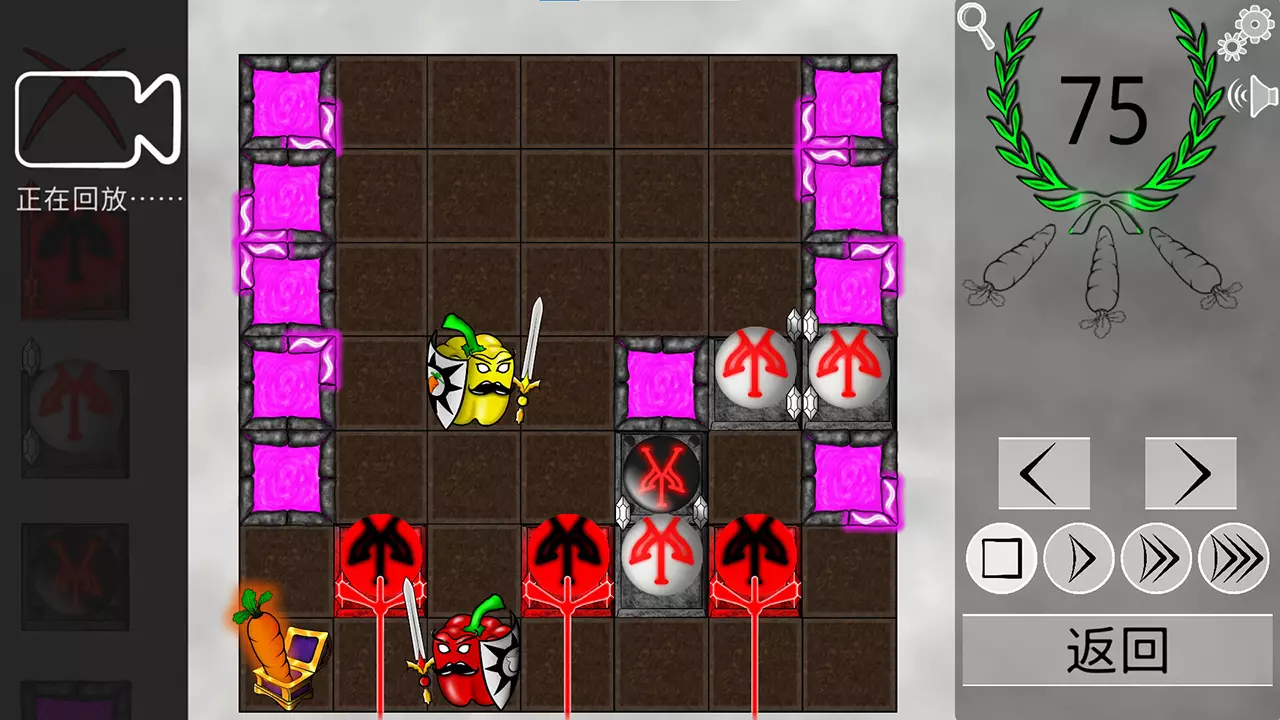Step back with the left arrow button
The height and width of the screenshot is (720, 1280).
[x=1044, y=473]
